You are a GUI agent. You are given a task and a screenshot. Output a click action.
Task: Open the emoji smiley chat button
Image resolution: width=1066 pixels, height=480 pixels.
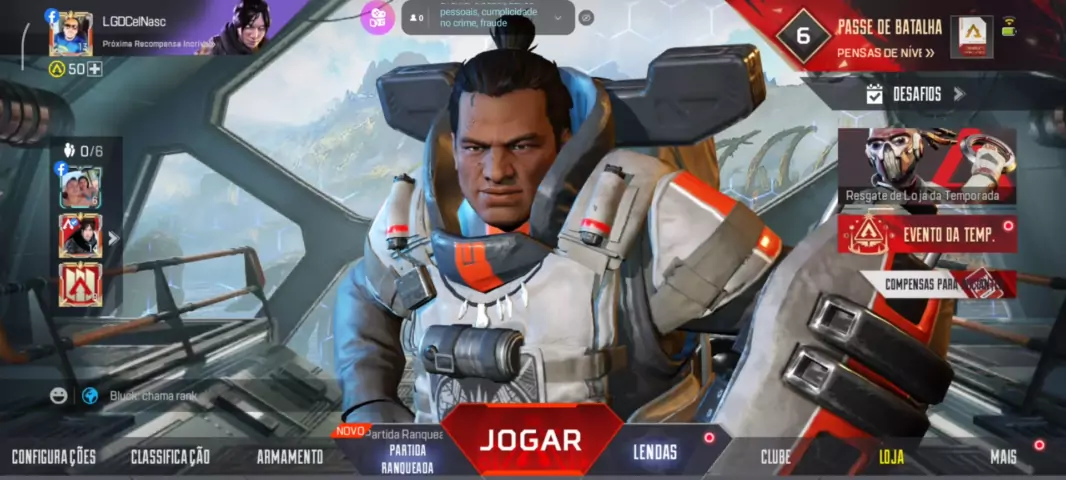coord(59,395)
